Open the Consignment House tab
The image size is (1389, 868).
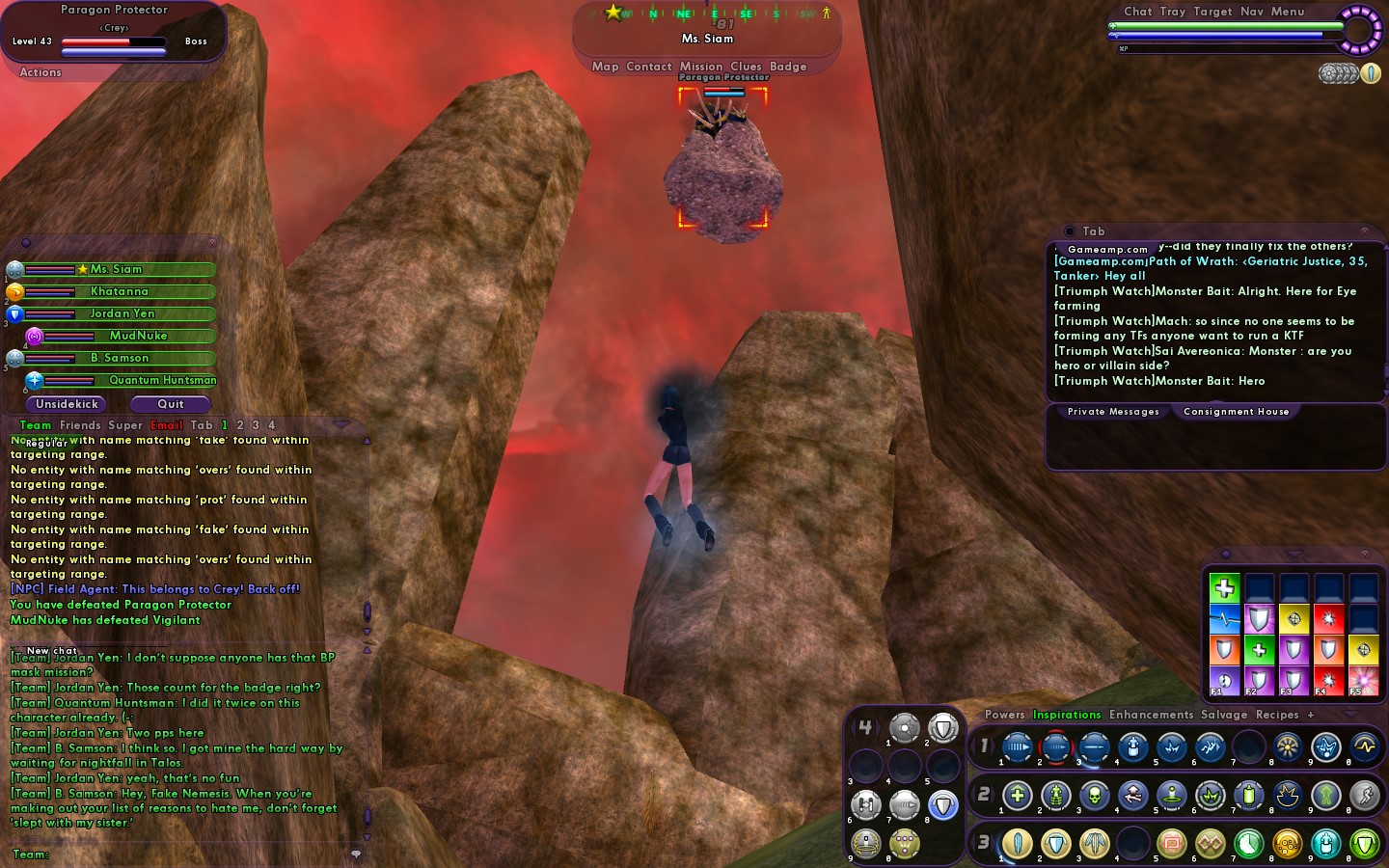pos(1236,412)
